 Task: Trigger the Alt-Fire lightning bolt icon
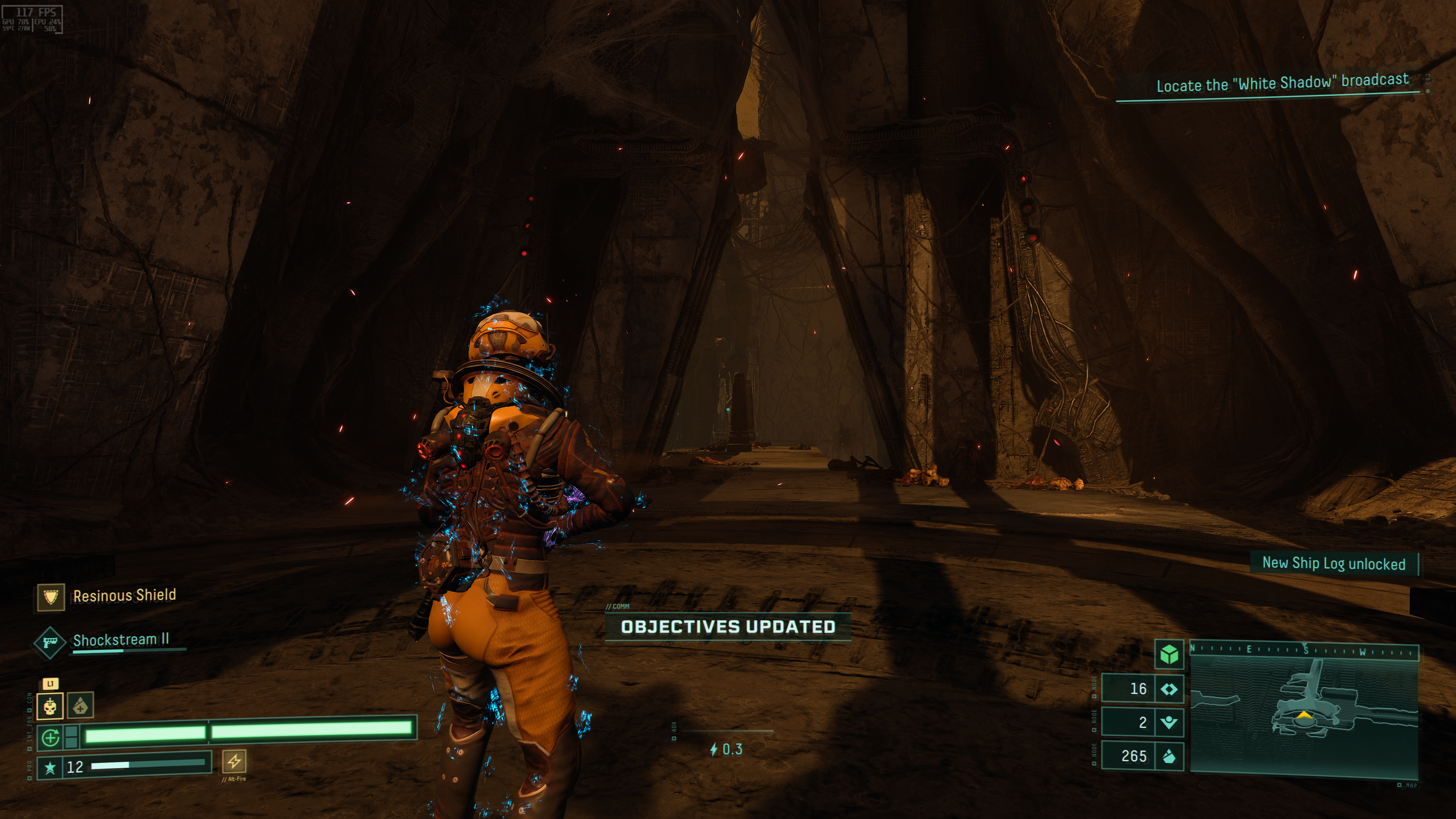point(234,761)
